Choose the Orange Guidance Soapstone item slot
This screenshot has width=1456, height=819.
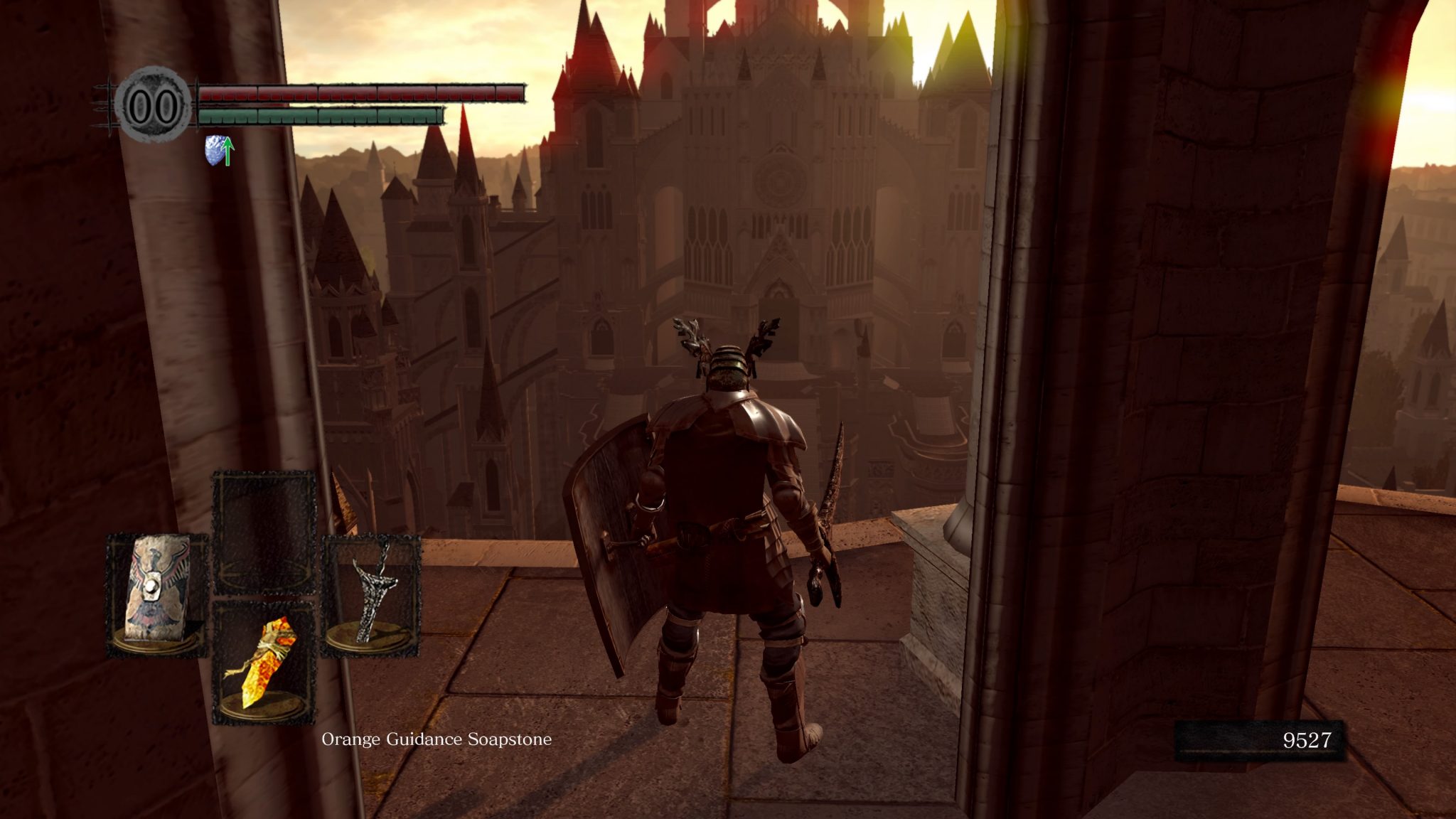[264, 661]
